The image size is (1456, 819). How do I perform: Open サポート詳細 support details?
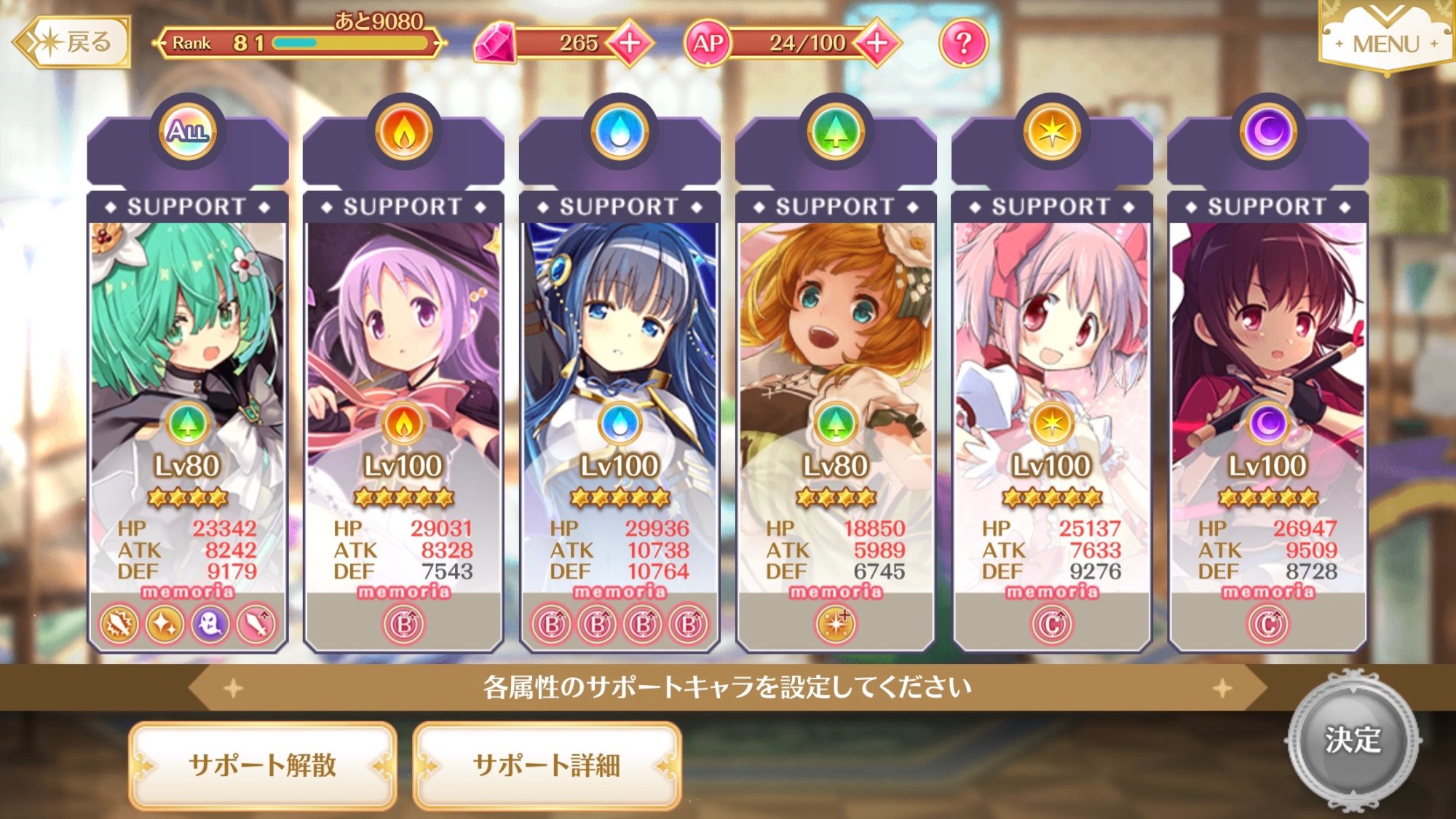click(x=547, y=765)
